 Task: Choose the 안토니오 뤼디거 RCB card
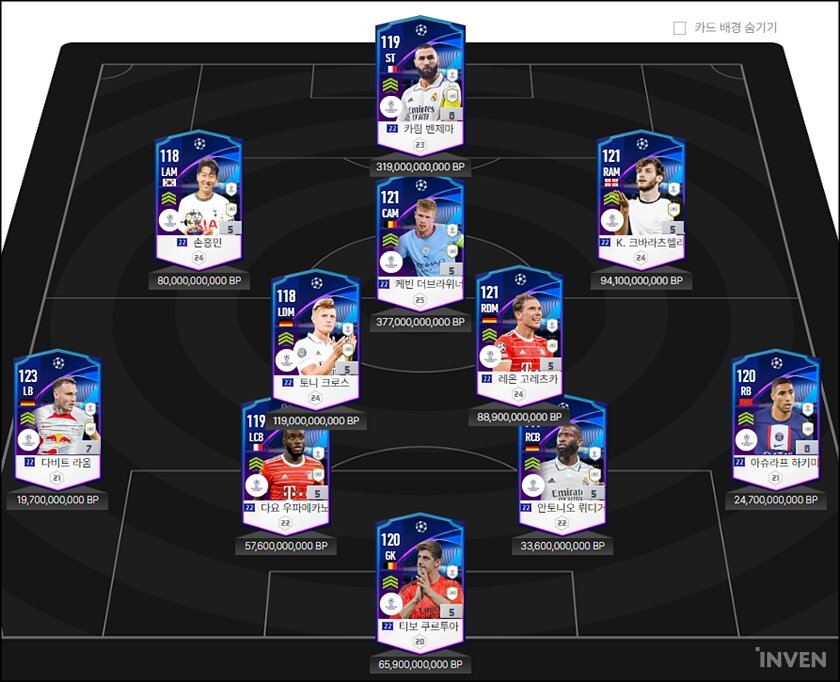click(562, 460)
